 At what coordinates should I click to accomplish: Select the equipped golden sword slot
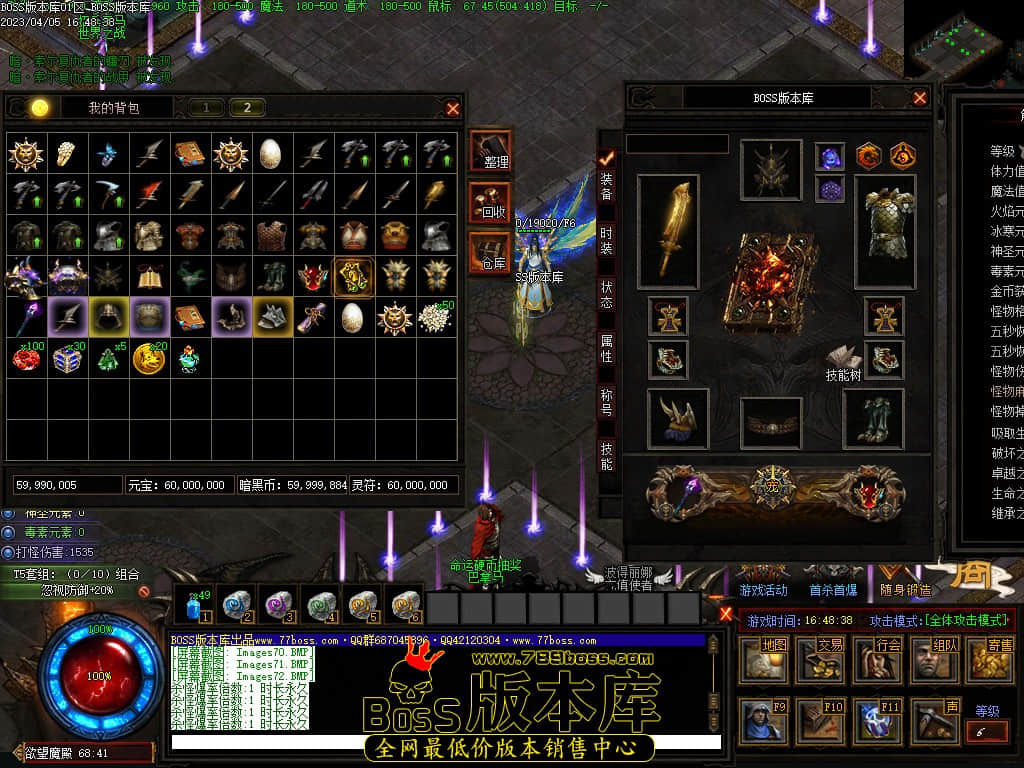668,226
